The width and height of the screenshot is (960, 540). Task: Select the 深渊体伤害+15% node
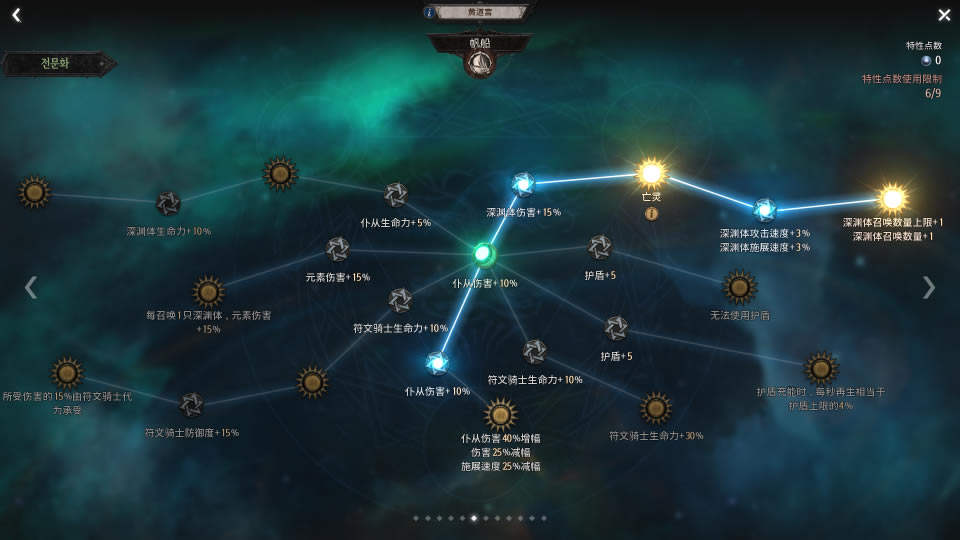(x=523, y=184)
